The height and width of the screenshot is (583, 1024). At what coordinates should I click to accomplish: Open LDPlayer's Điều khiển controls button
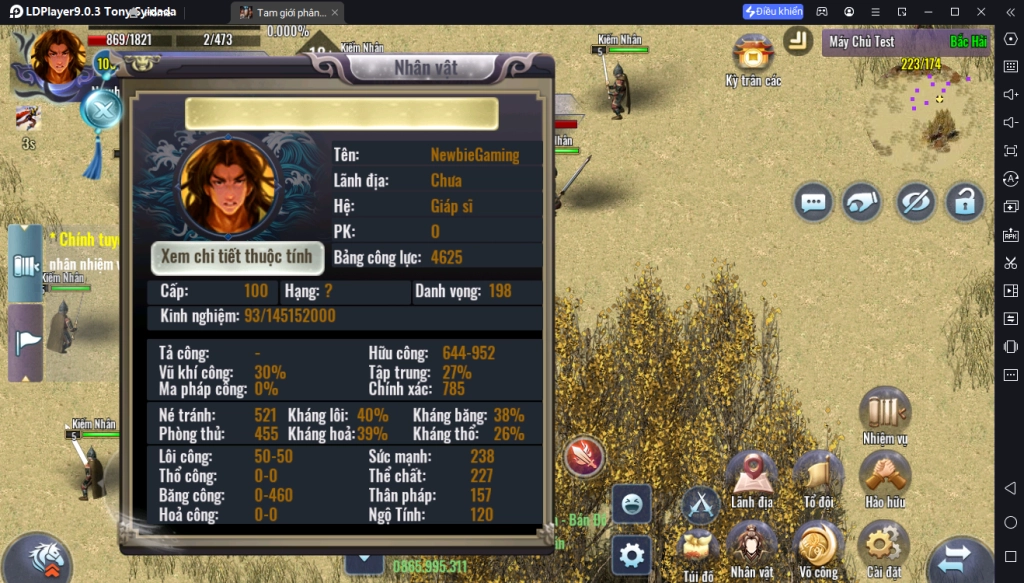pyautogui.click(x=773, y=12)
